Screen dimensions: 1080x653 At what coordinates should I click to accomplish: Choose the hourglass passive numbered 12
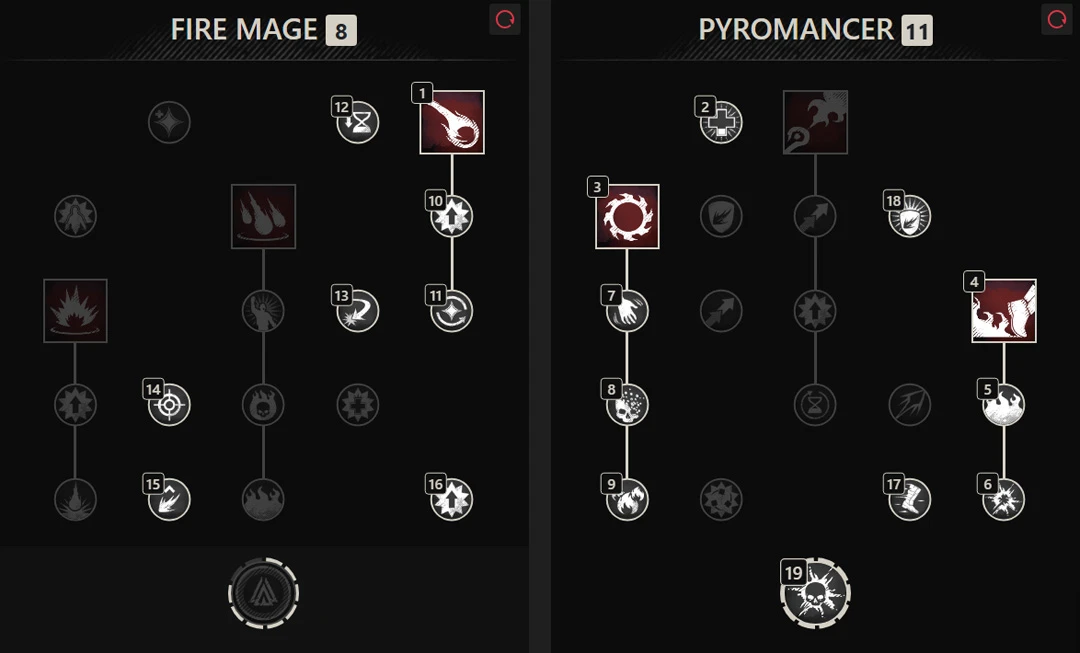tap(358, 123)
